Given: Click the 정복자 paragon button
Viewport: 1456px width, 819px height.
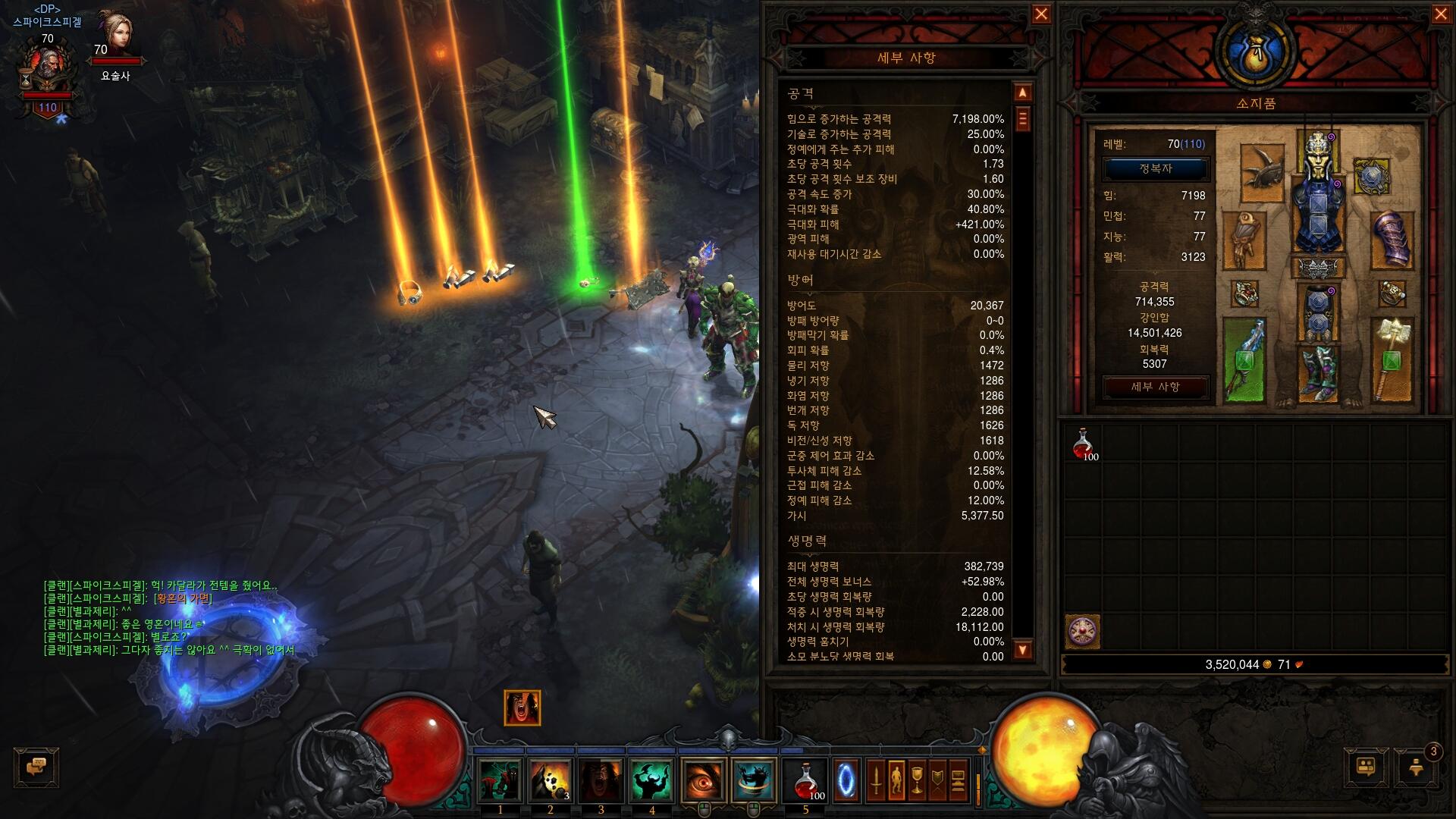Looking at the screenshot, I should 1155,169.
